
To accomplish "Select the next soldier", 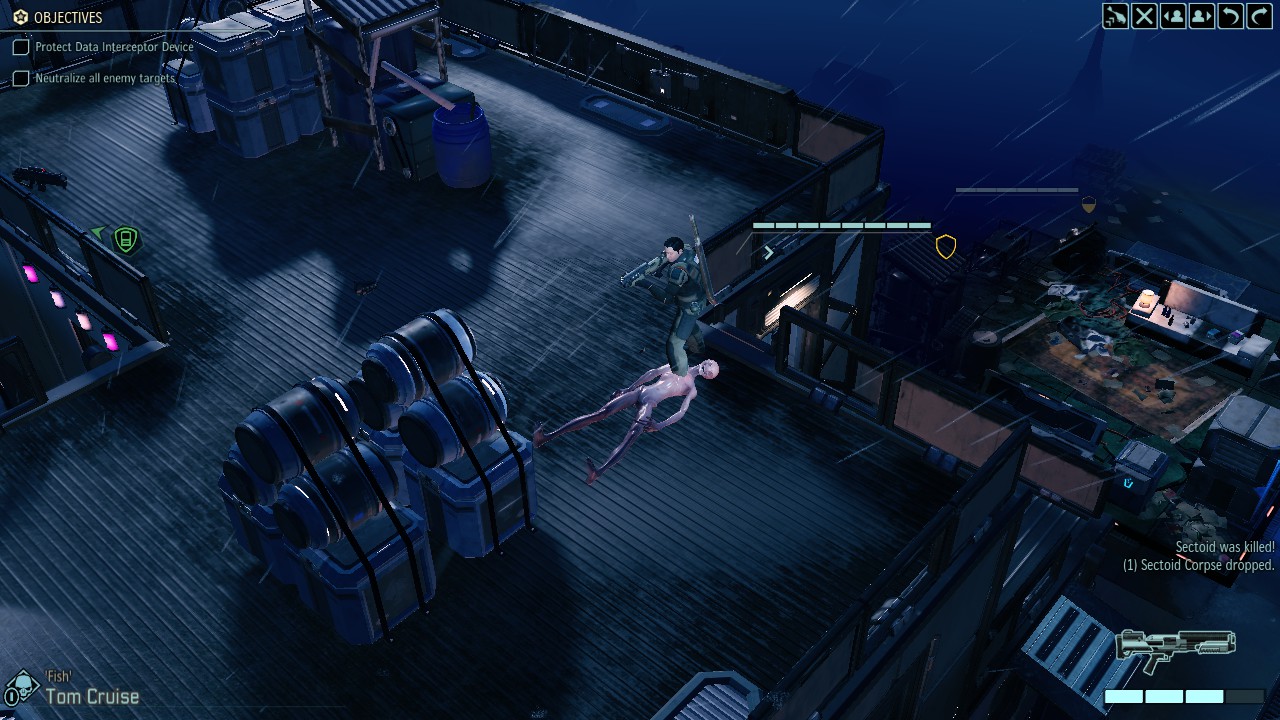I will tap(1202, 16).
